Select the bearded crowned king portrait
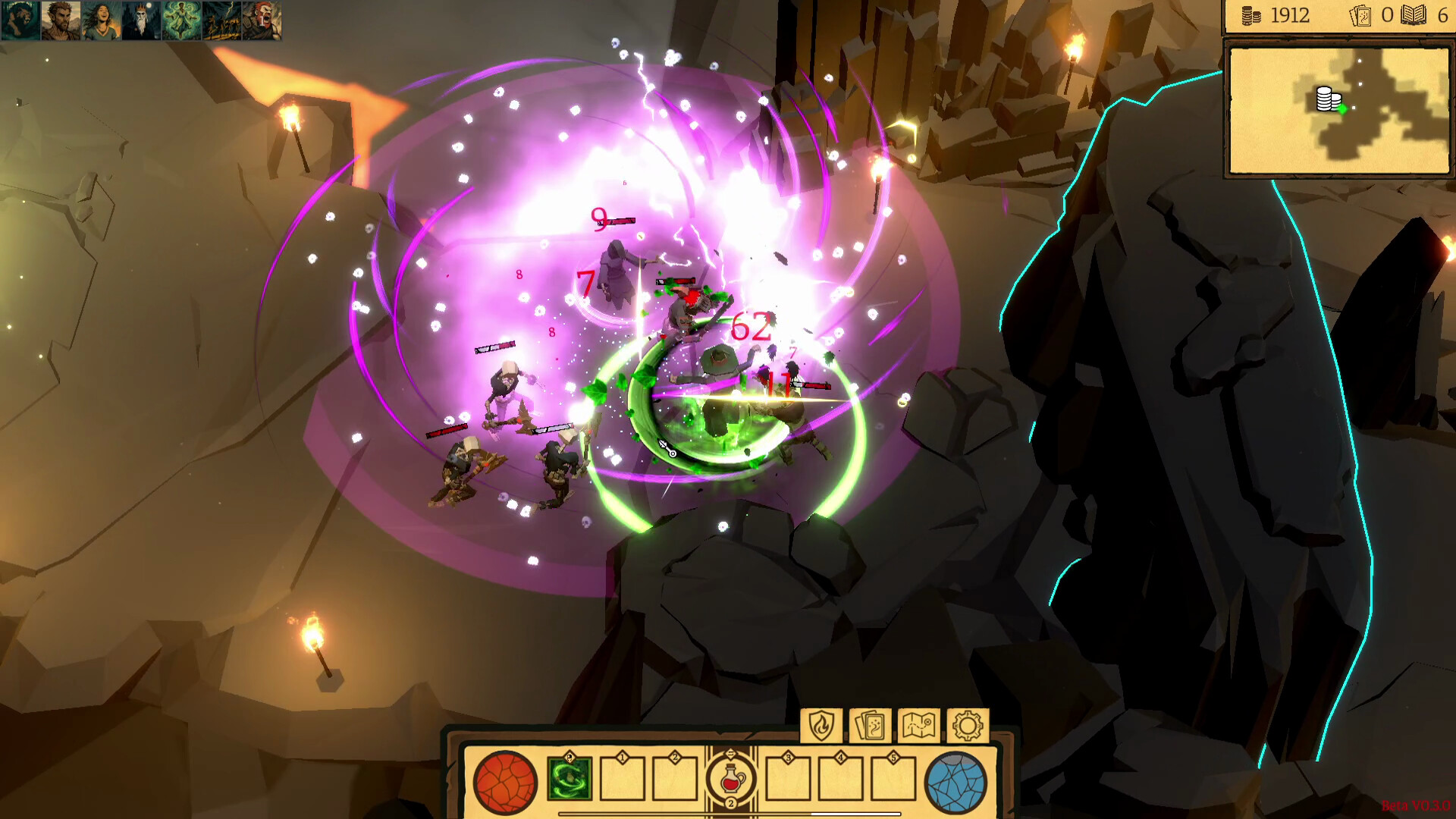The height and width of the screenshot is (819, 1456). pyautogui.click(x=141, y=20)
